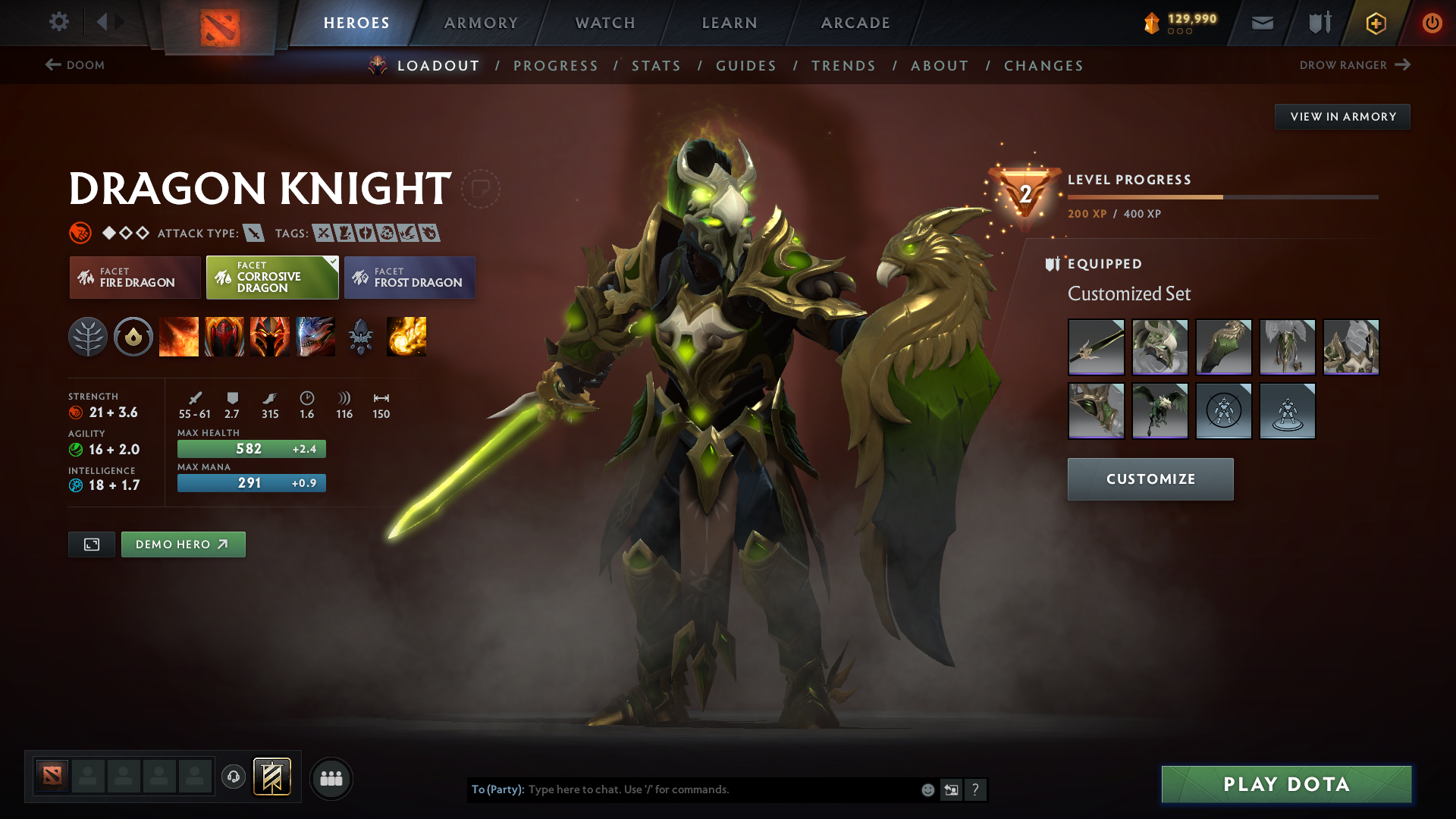Select the Breathe Fire ability icon
Screen dimensions: 1456x819
click(179, 337)
